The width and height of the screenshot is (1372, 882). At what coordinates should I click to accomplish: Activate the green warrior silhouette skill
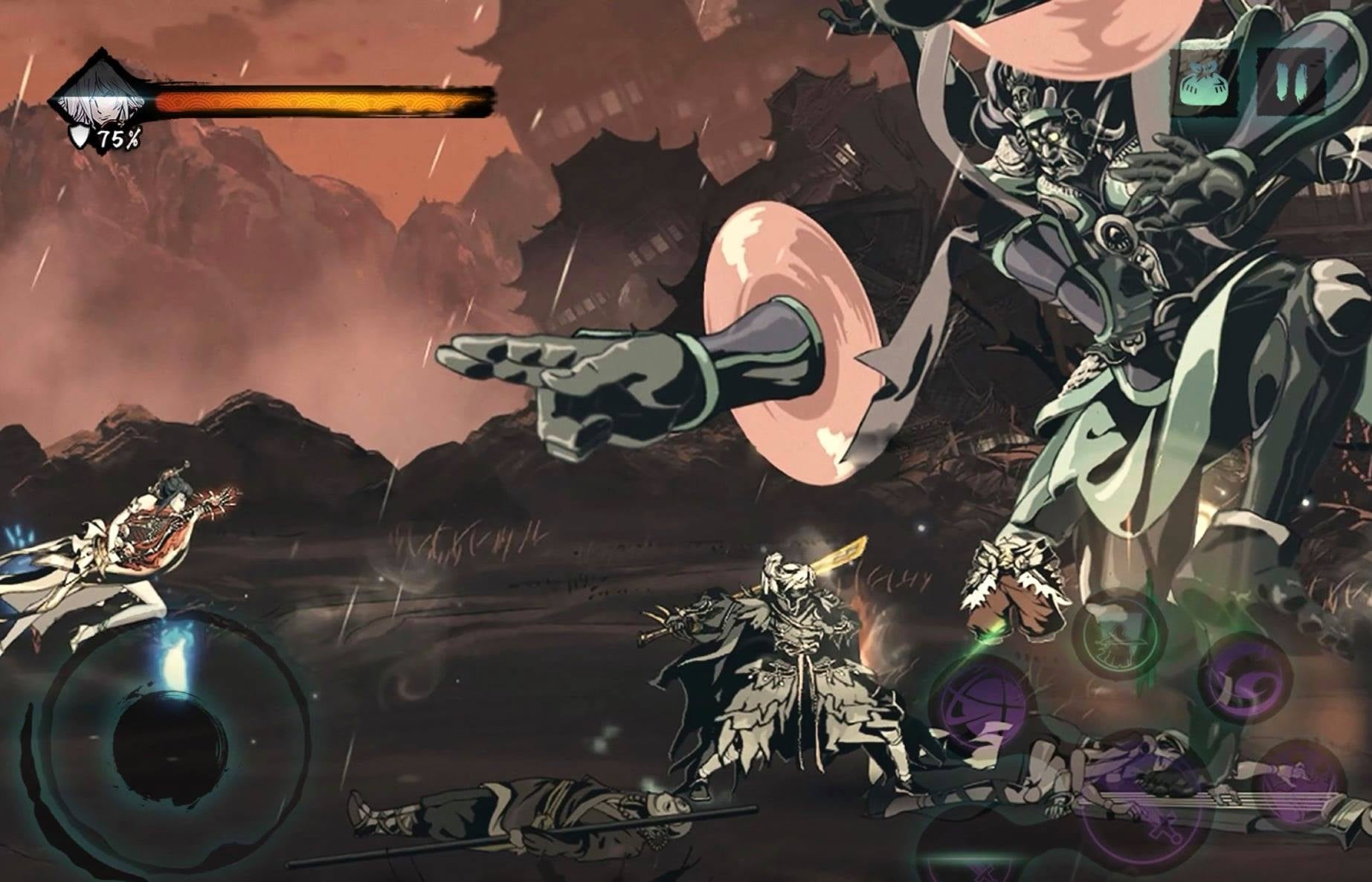pyautogui.click(x=1121, y=634)
